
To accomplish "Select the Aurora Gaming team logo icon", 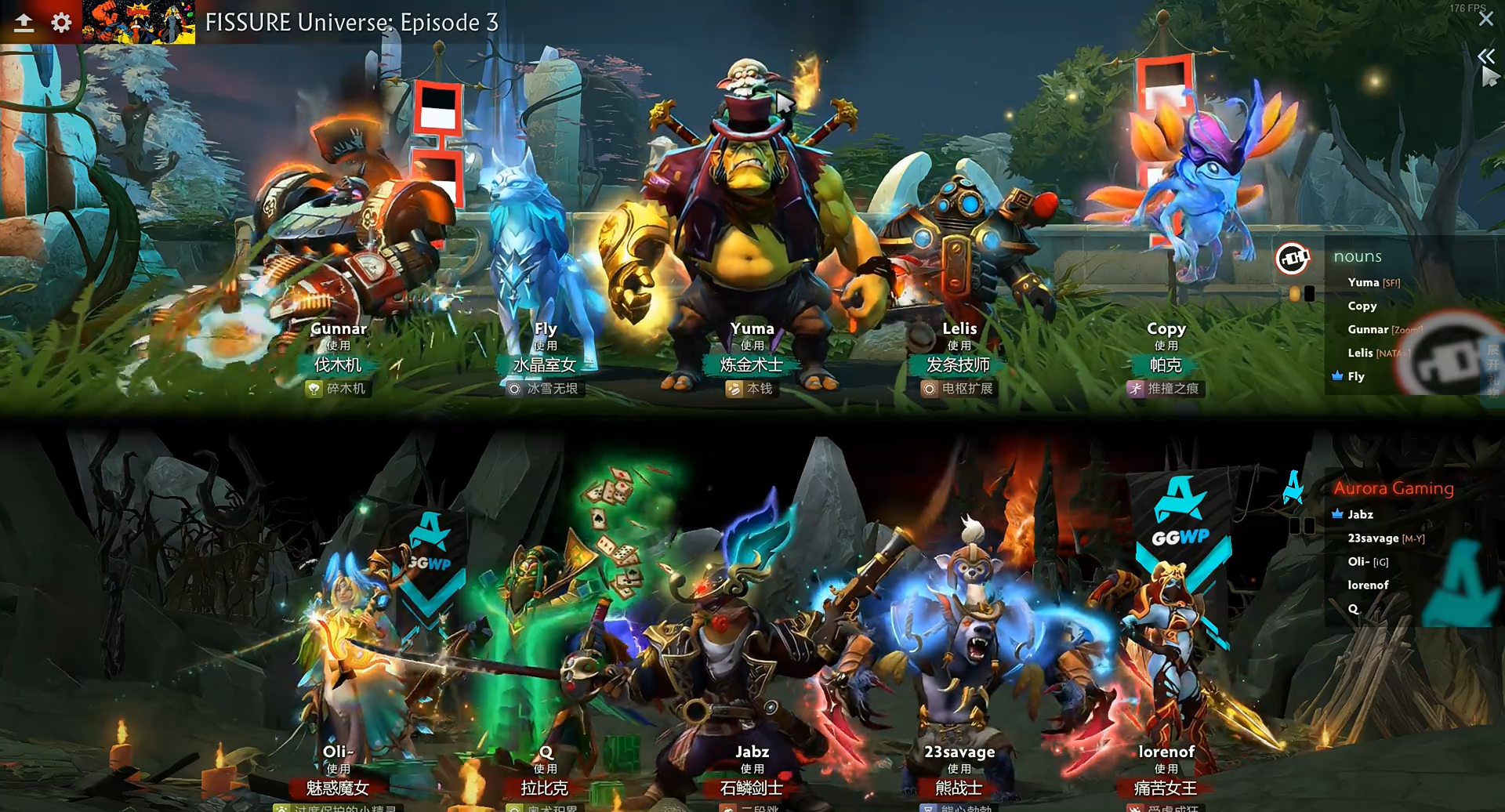I will 1293,489.
